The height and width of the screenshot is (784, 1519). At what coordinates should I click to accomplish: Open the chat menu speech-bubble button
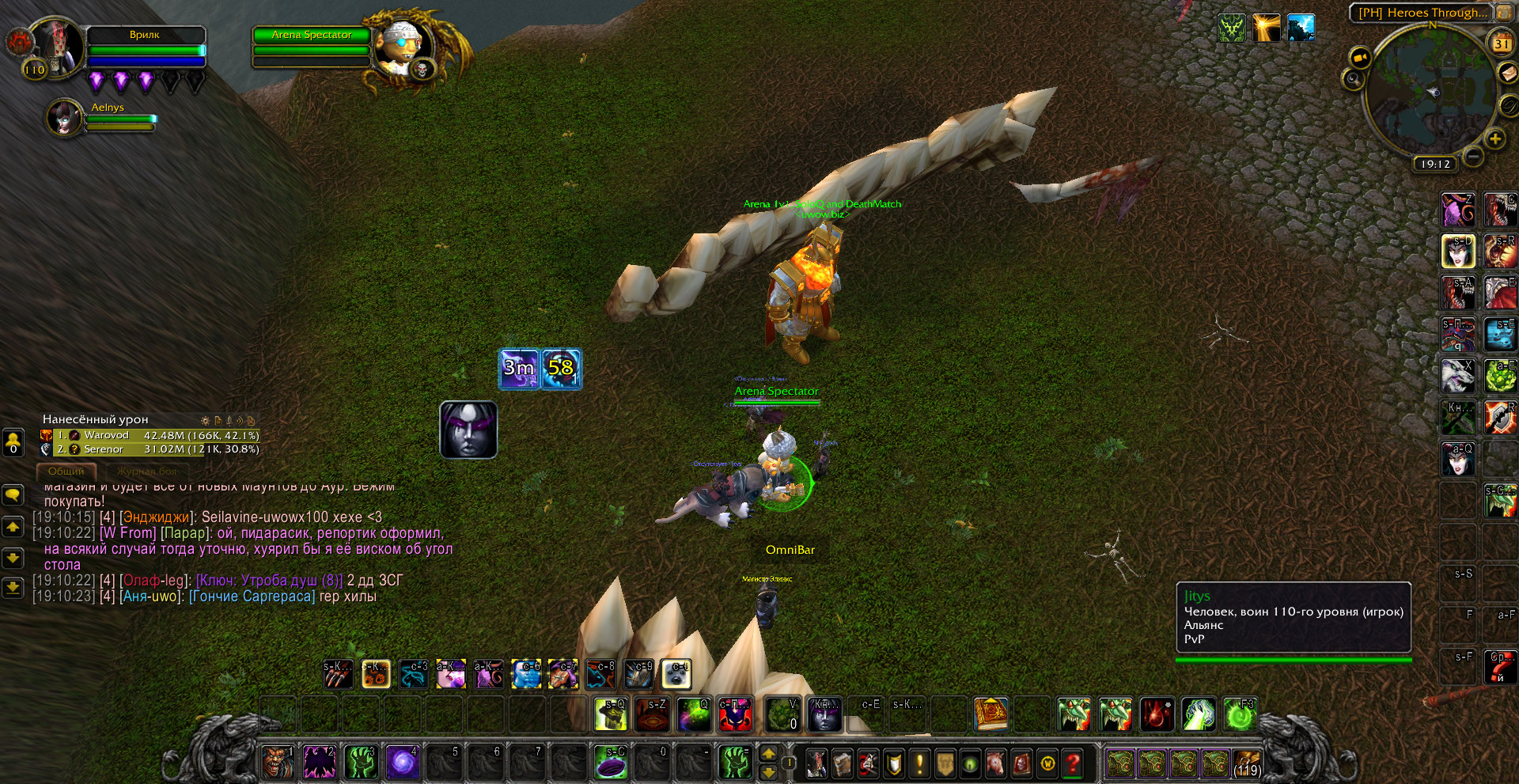pyautogui.click(x=13, y=495)
